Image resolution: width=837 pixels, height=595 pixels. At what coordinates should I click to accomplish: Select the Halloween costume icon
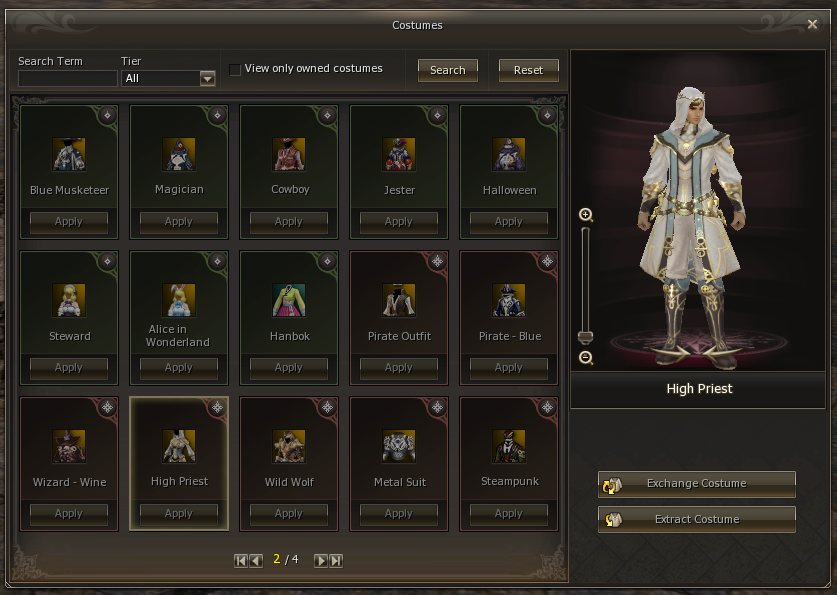[x=509, y=154]
